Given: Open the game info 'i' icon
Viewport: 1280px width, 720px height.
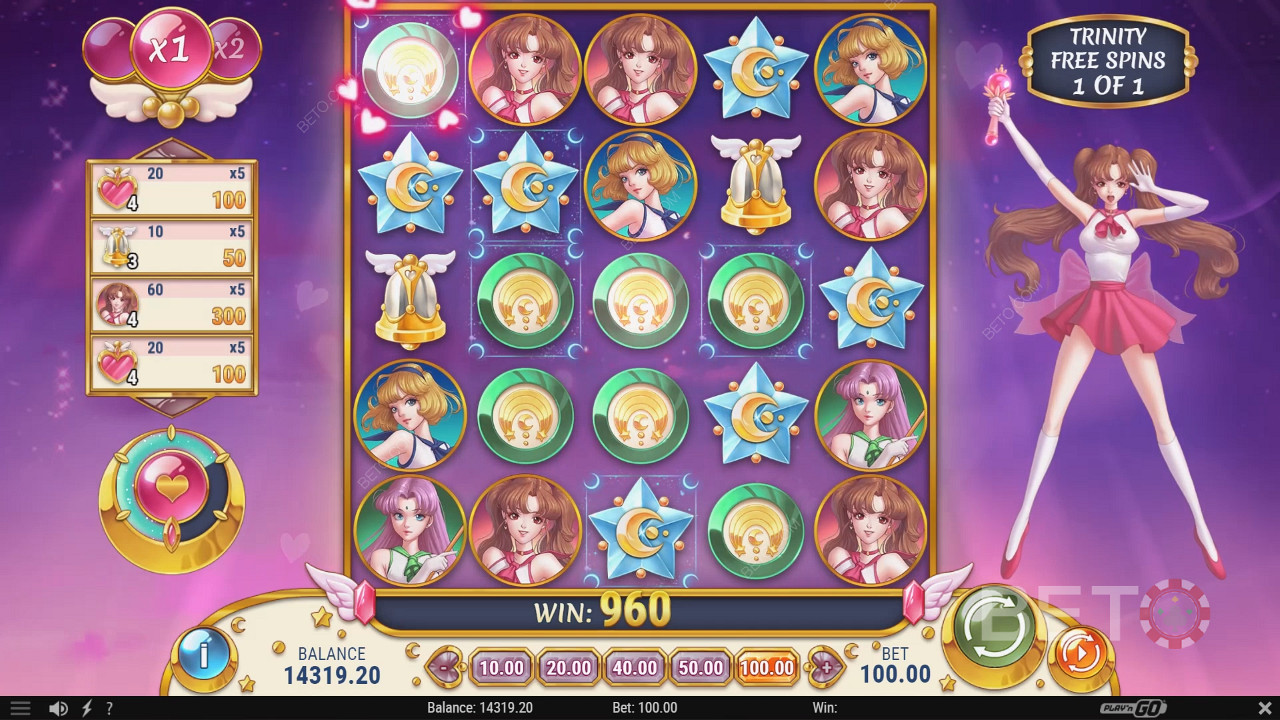Looking at the screenshot, I should (x=203, y=657).
